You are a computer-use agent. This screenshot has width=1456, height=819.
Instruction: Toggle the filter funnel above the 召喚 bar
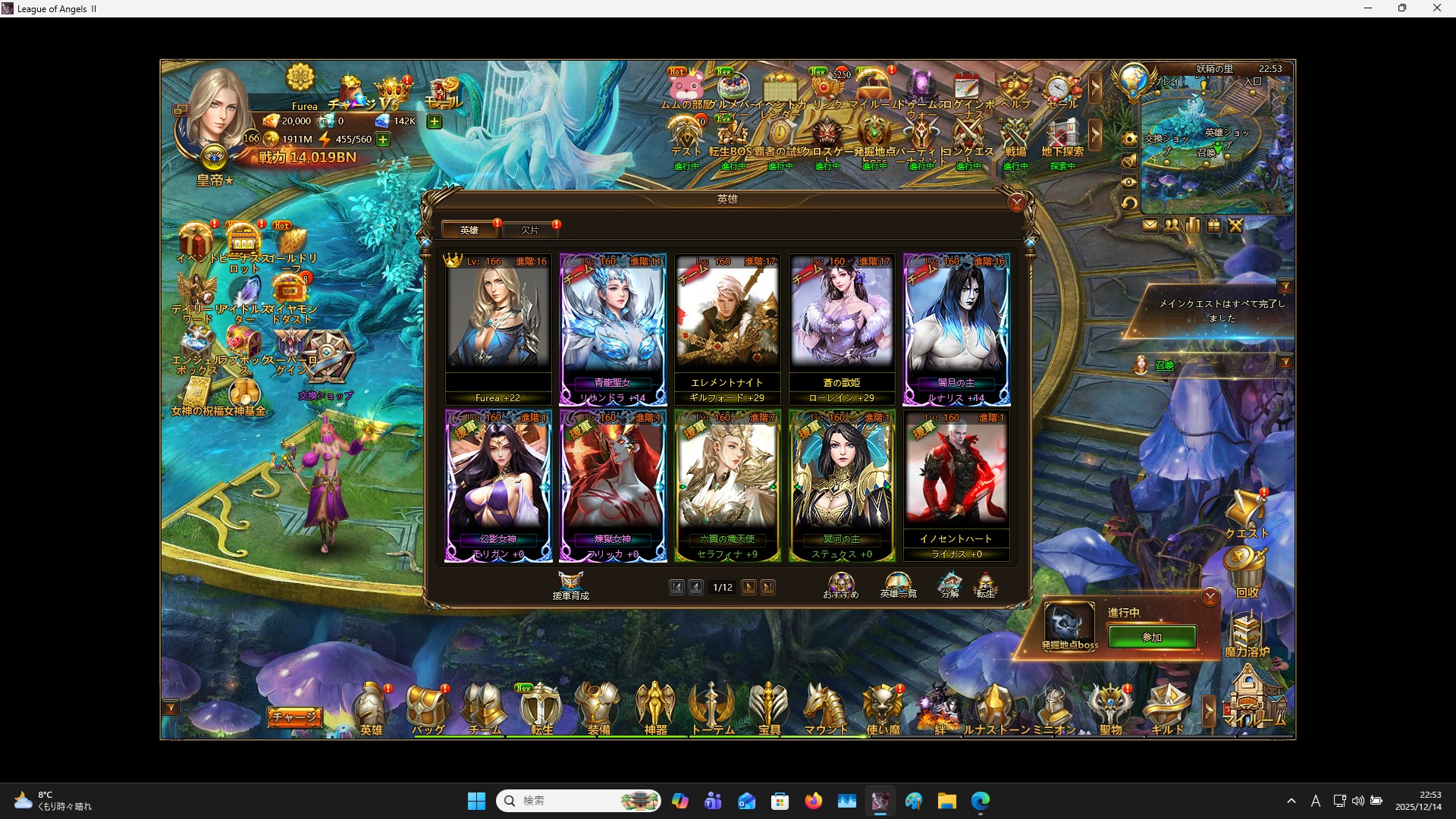pyautogui.click(x=1287, y=362)
